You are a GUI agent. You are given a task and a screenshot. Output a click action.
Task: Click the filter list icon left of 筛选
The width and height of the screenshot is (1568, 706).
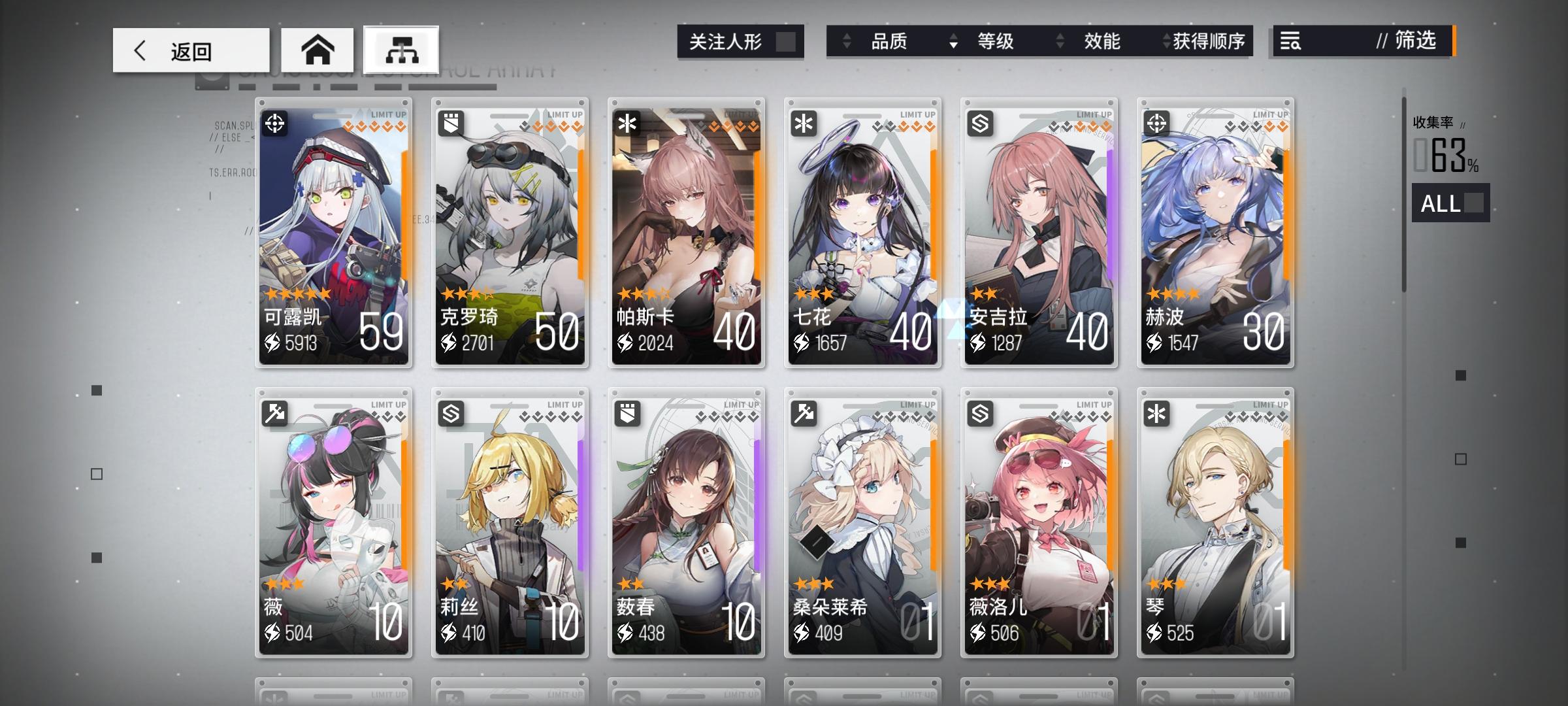click(x=1292, y=42)
